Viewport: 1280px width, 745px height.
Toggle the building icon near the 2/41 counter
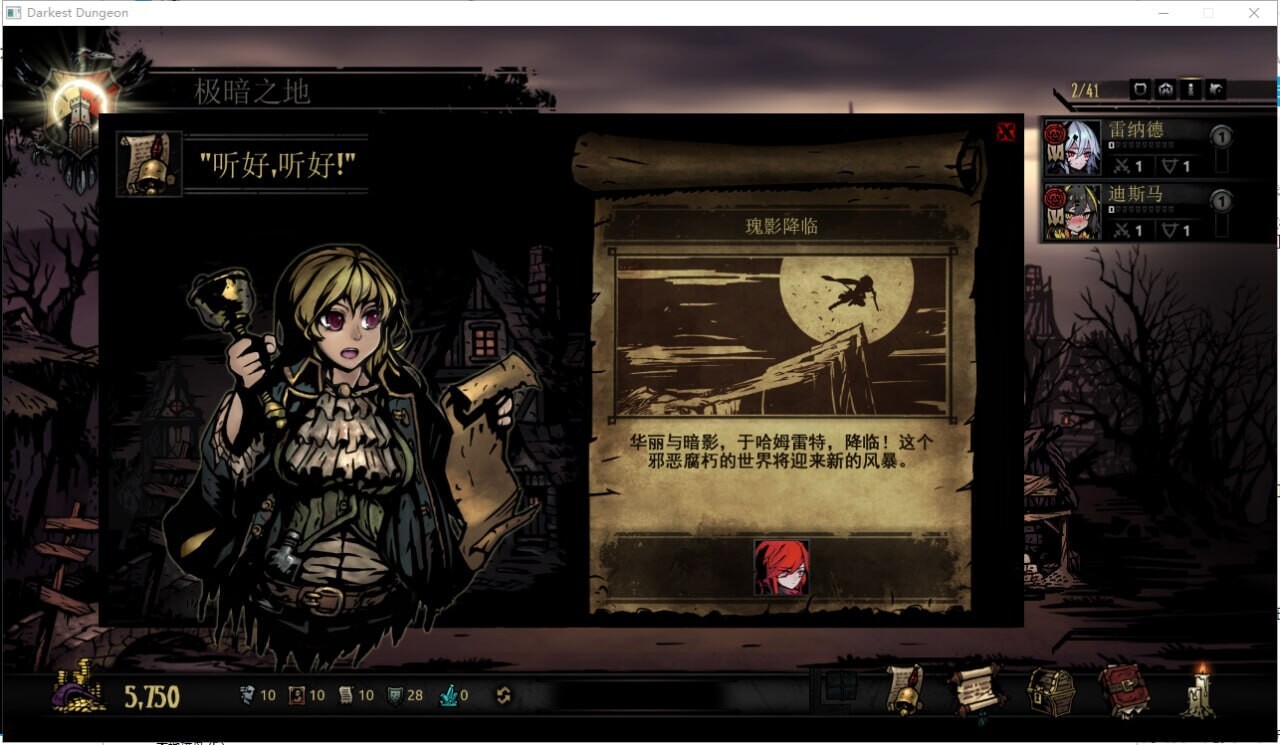[x=1163, y=89]
